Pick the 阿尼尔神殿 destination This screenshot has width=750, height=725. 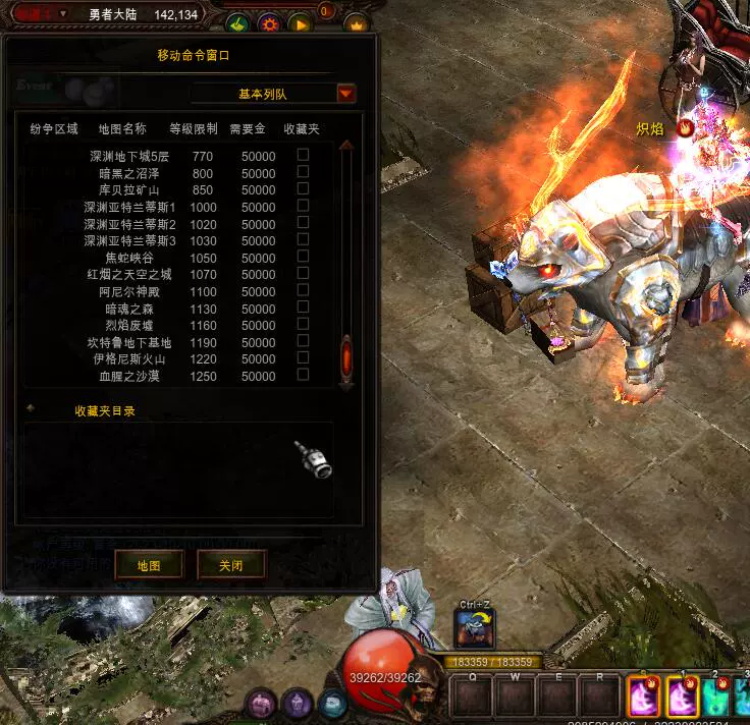(129, 292)
